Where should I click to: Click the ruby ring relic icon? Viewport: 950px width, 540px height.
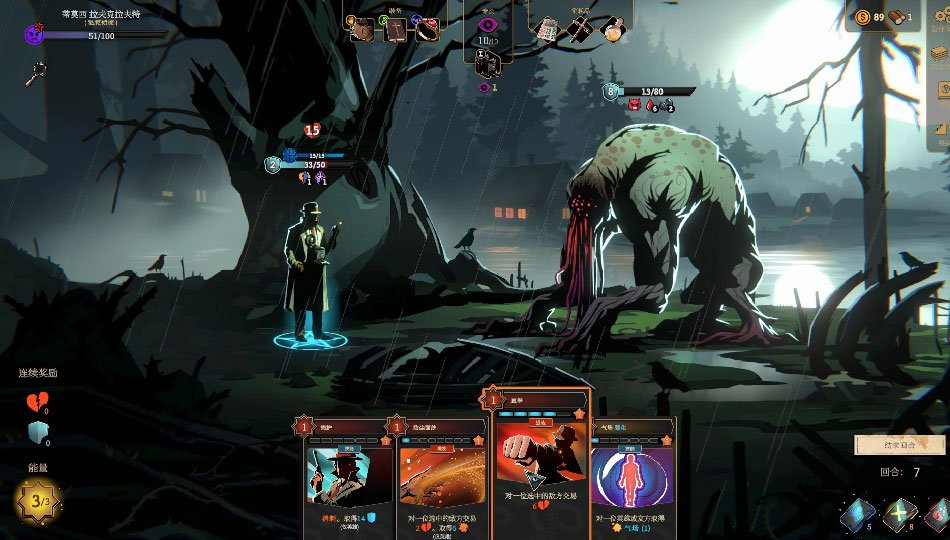[x=427, y=29]
